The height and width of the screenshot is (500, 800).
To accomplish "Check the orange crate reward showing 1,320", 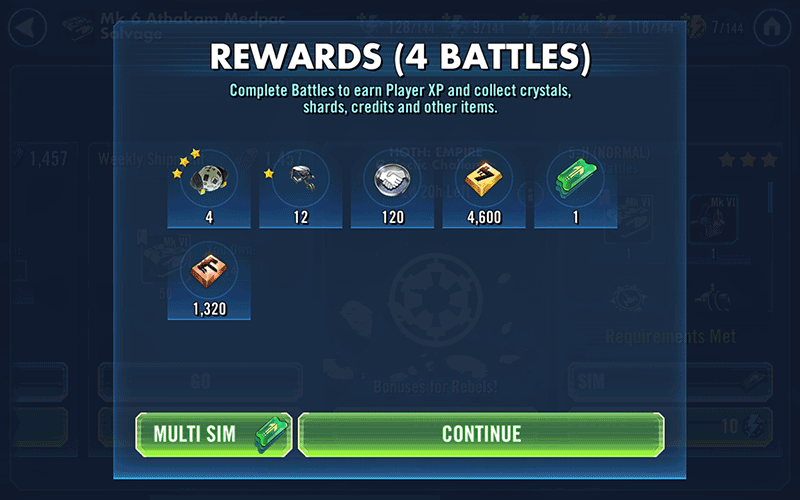I will 210,280.
